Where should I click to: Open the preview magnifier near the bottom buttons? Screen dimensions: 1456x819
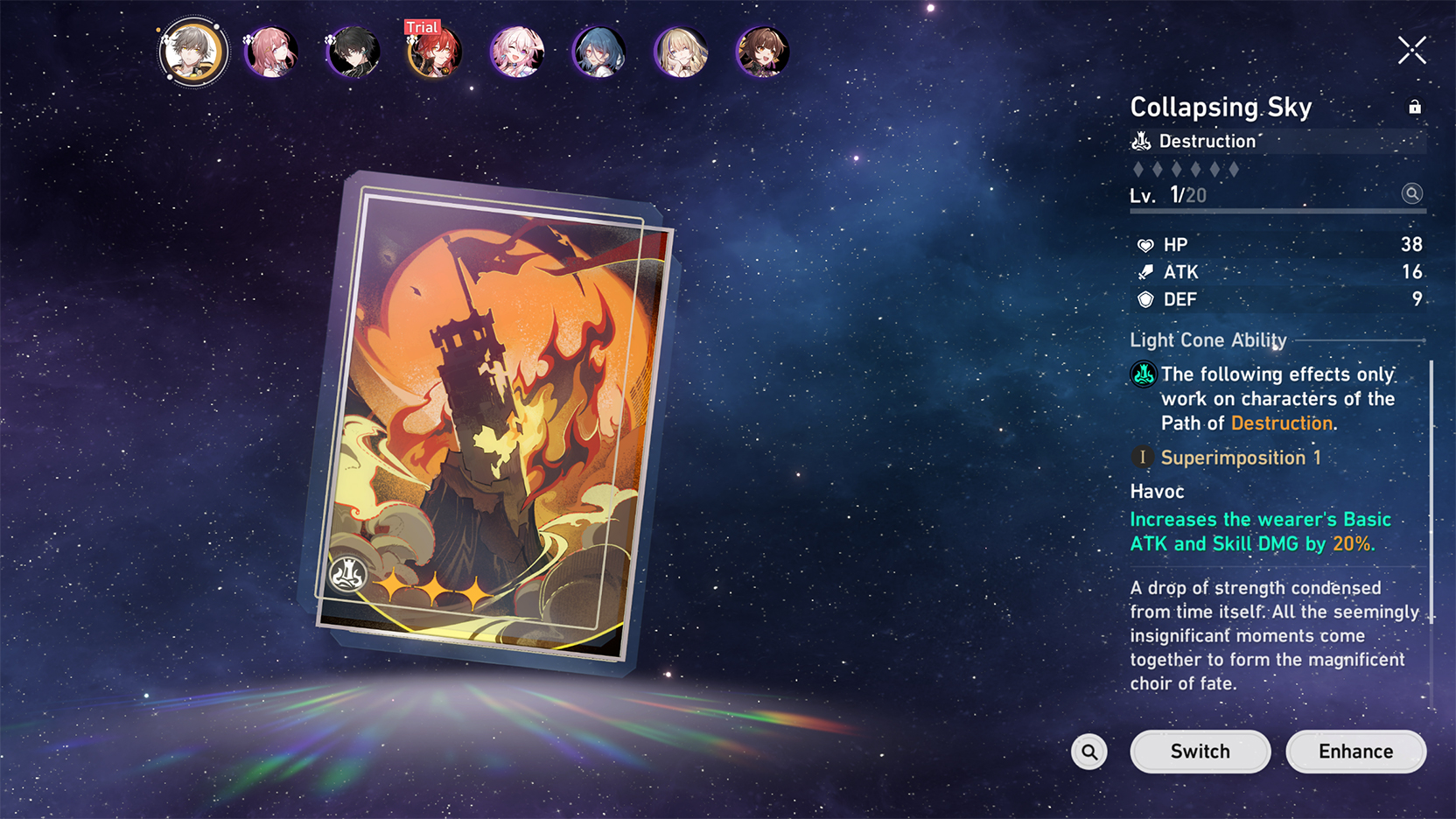click(1088, 751)
